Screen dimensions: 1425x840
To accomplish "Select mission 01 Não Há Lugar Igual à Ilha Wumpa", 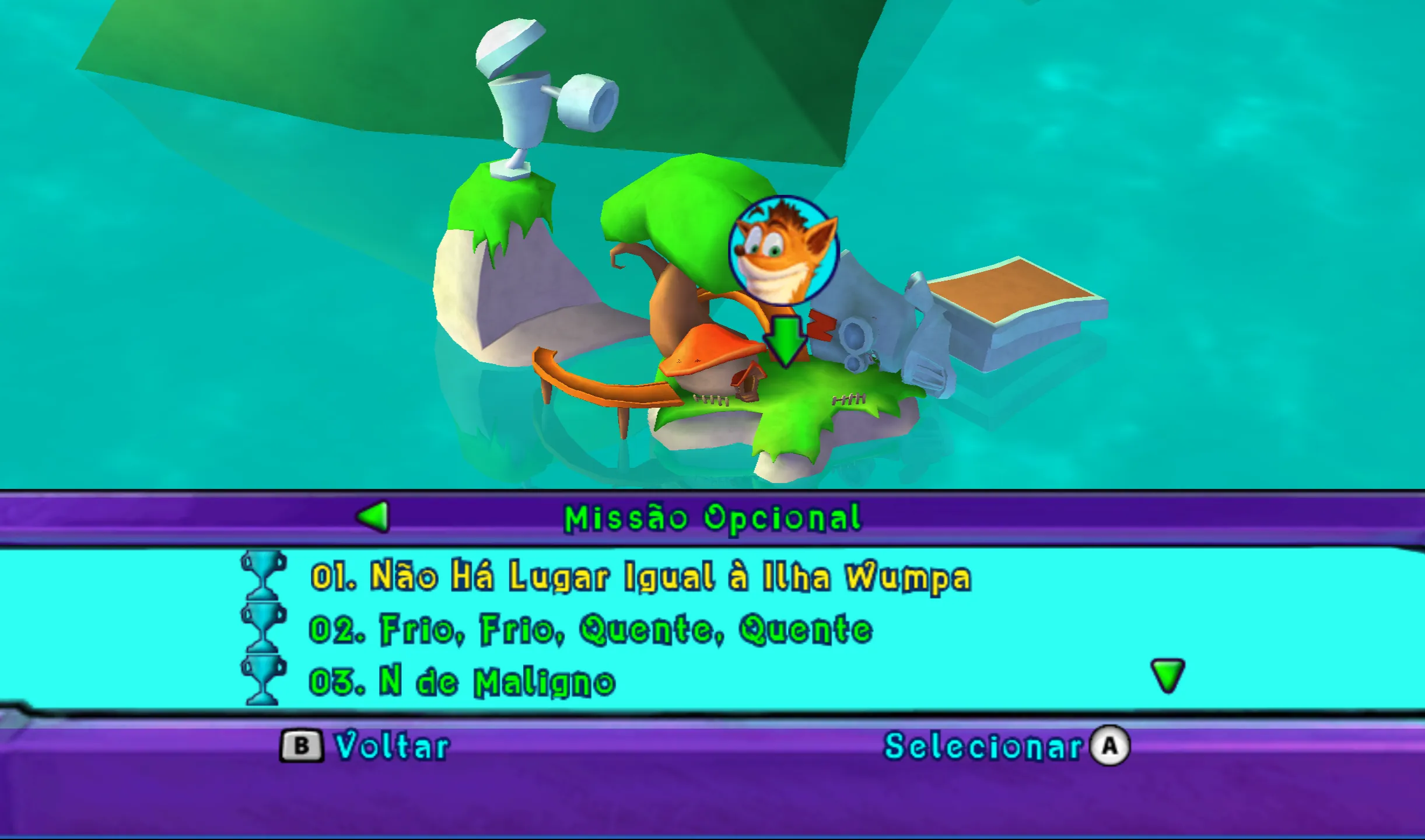I will click(640, 577).
